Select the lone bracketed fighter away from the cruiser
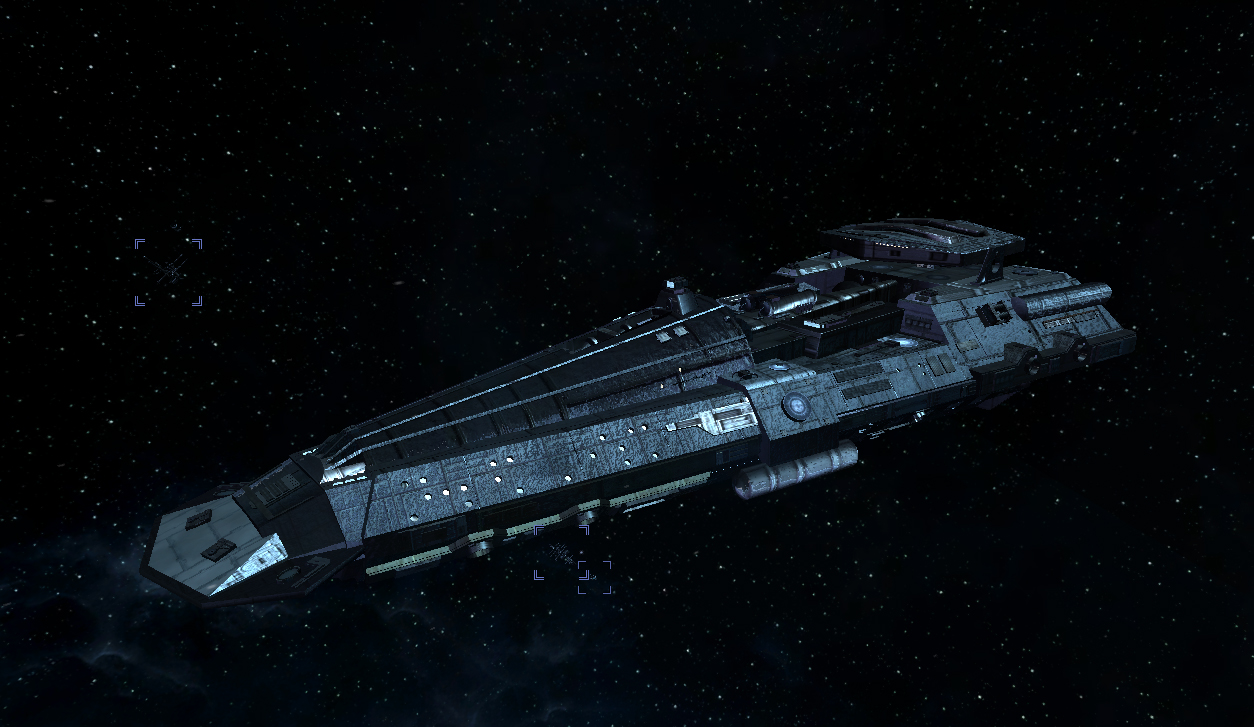This screenshot has height=727, width=1254. coord(168,271)
